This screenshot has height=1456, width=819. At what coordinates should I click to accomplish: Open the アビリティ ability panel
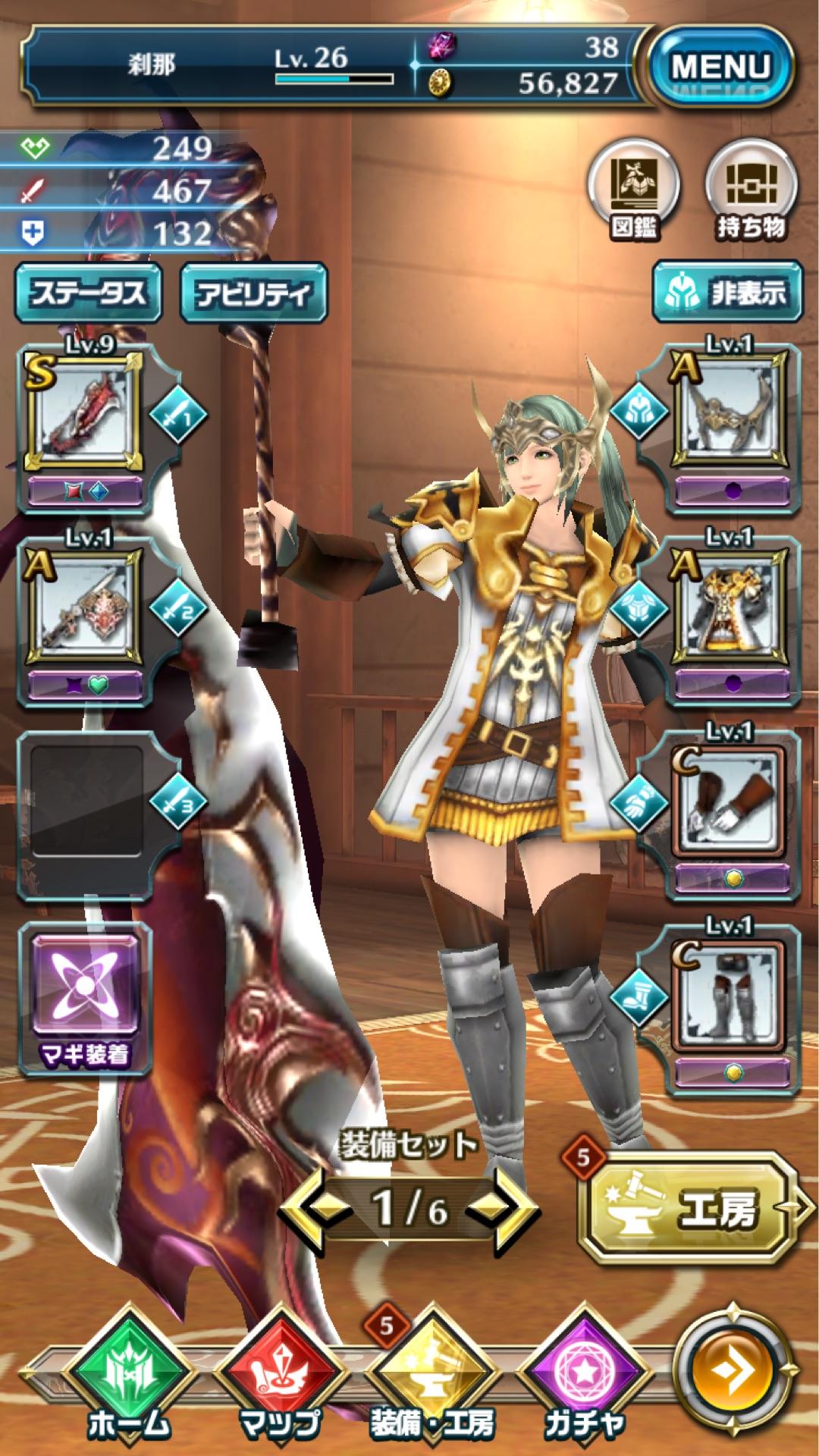click(x=253, y=293)
